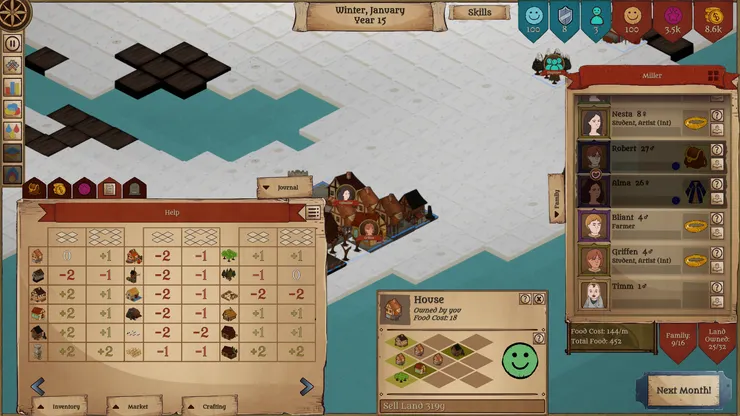The image size is (740, 416).
Task: Click the Miller panel grid icon
Action: (x=713, y=75)
